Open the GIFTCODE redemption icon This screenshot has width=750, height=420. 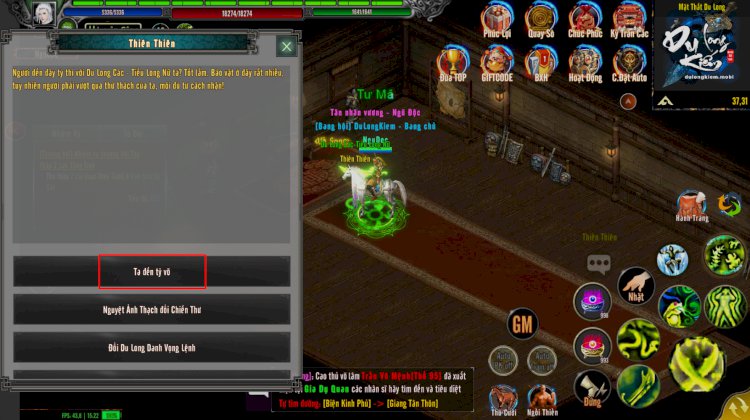497,63
